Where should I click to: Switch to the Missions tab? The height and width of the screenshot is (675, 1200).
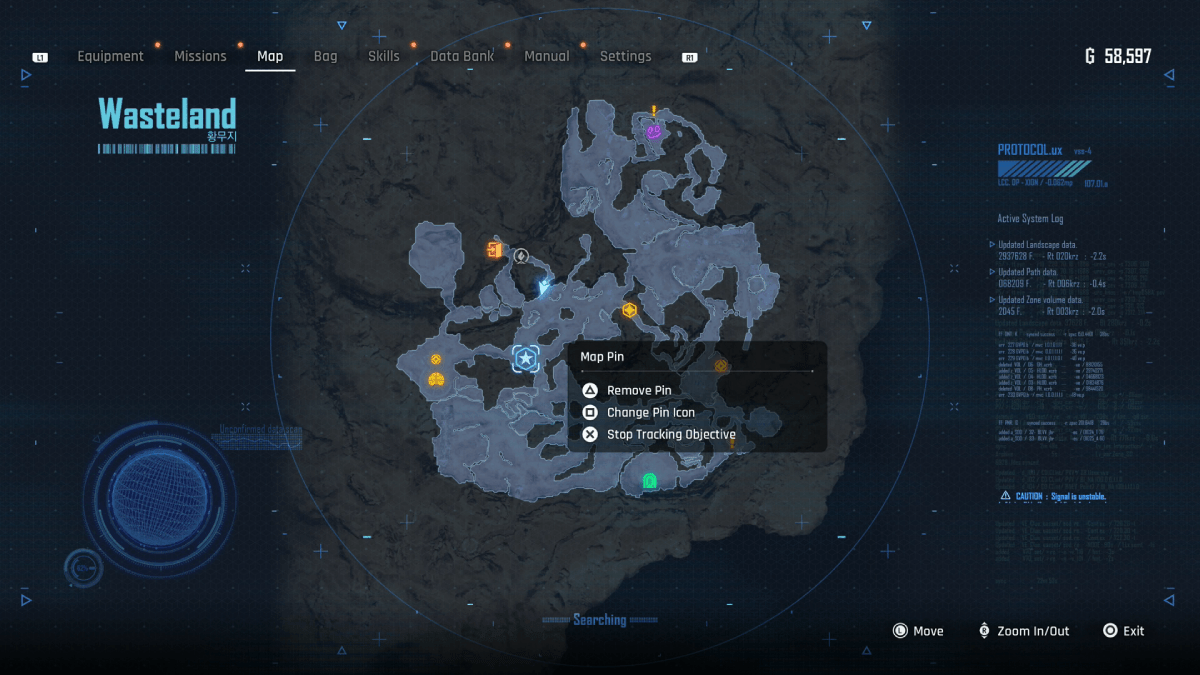[x=200, y=57]
